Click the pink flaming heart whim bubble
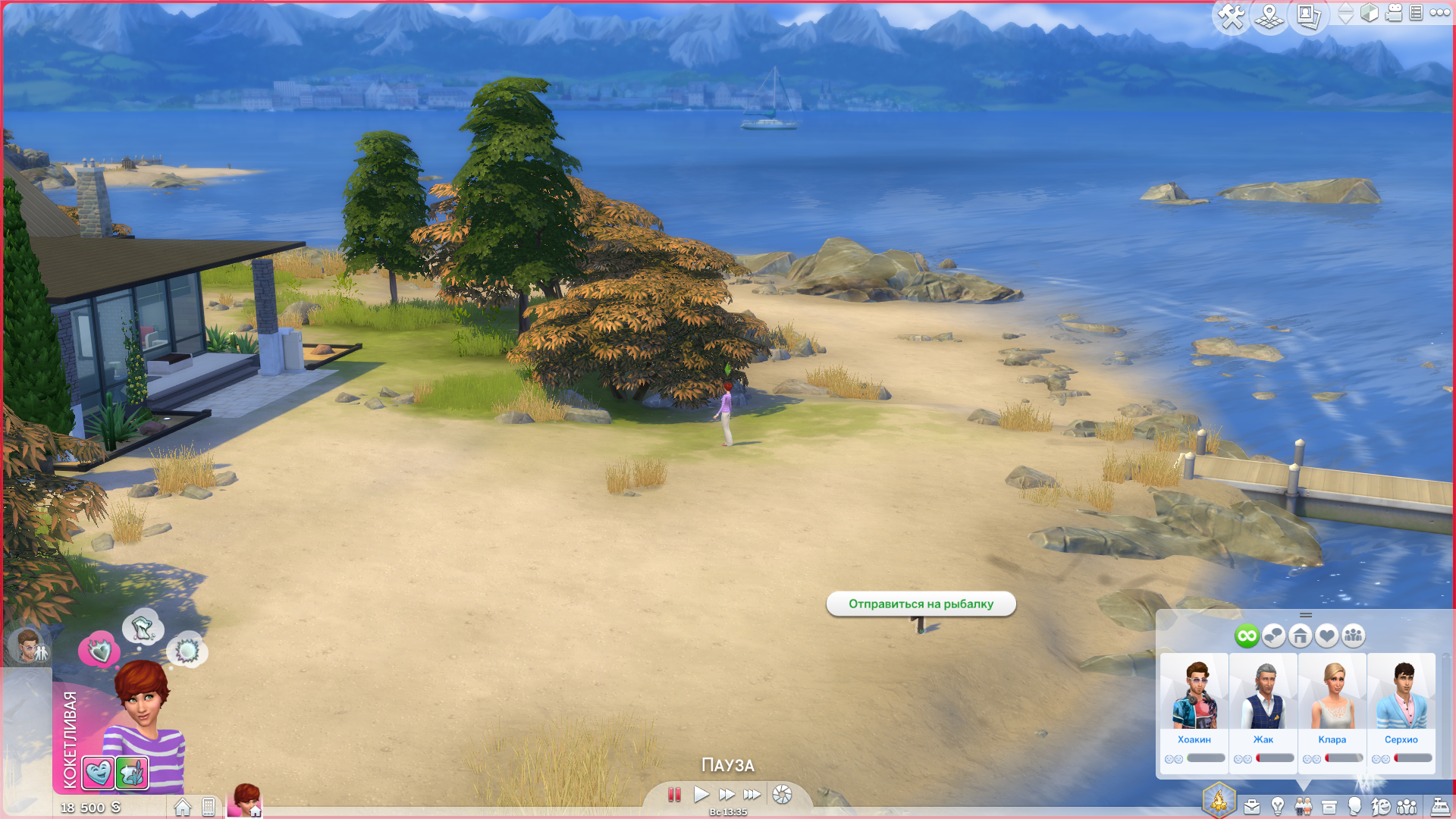The image size is (1456, 819). 99,650
